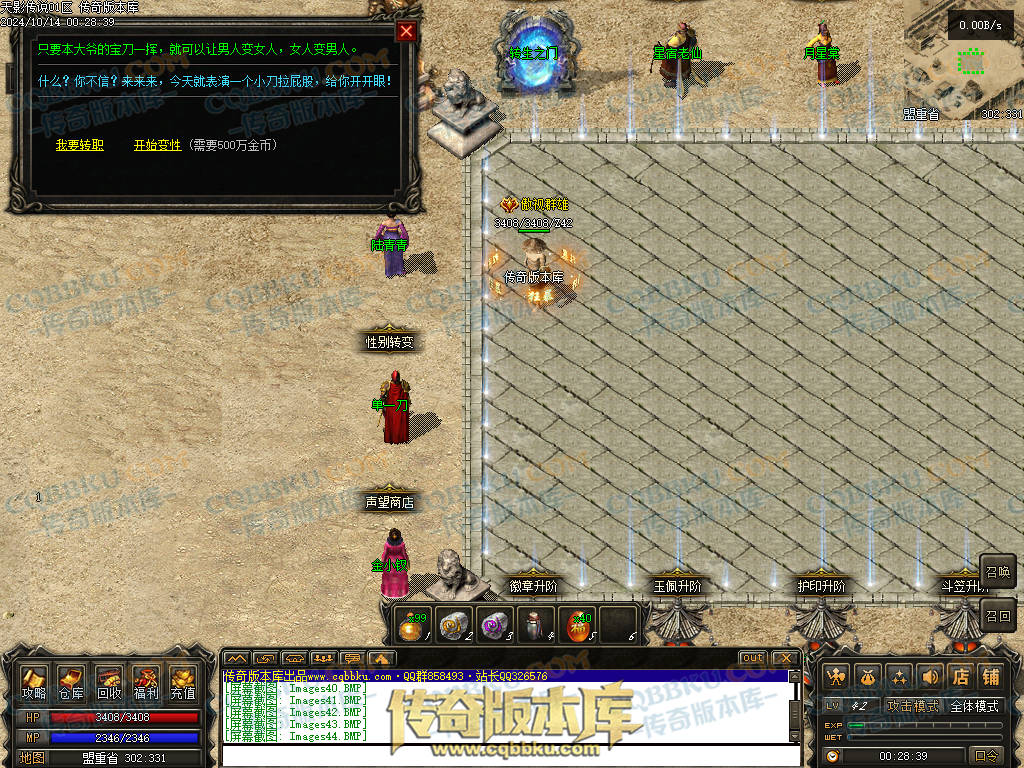Screen dimensions: 1024x768
Task: Click the 攻击模式 attack mode button
Action: click(913, 707)
